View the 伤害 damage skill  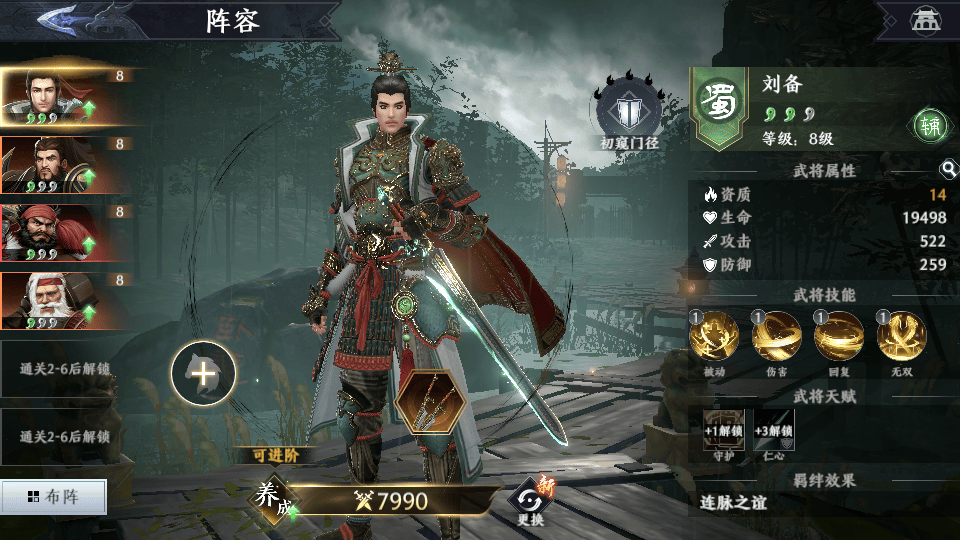tap(776, 337)
